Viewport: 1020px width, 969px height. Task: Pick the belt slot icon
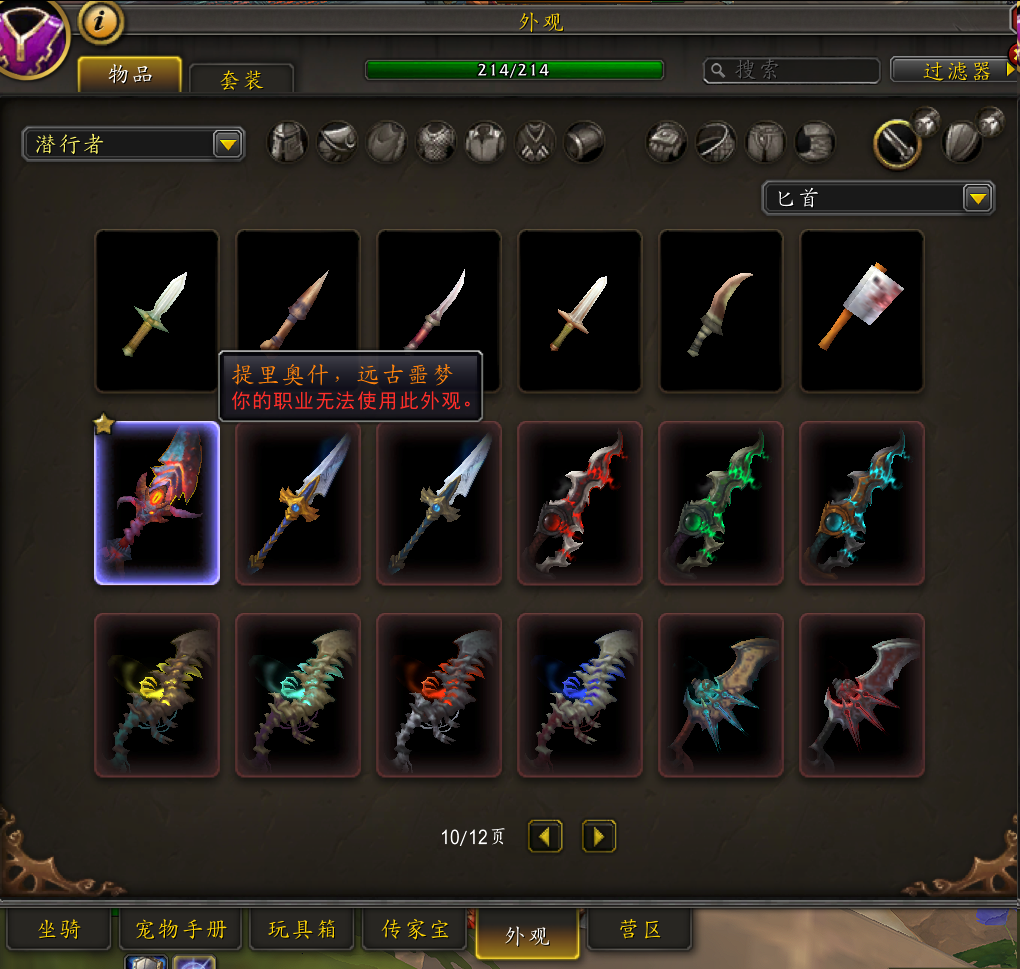pos(716,142)
